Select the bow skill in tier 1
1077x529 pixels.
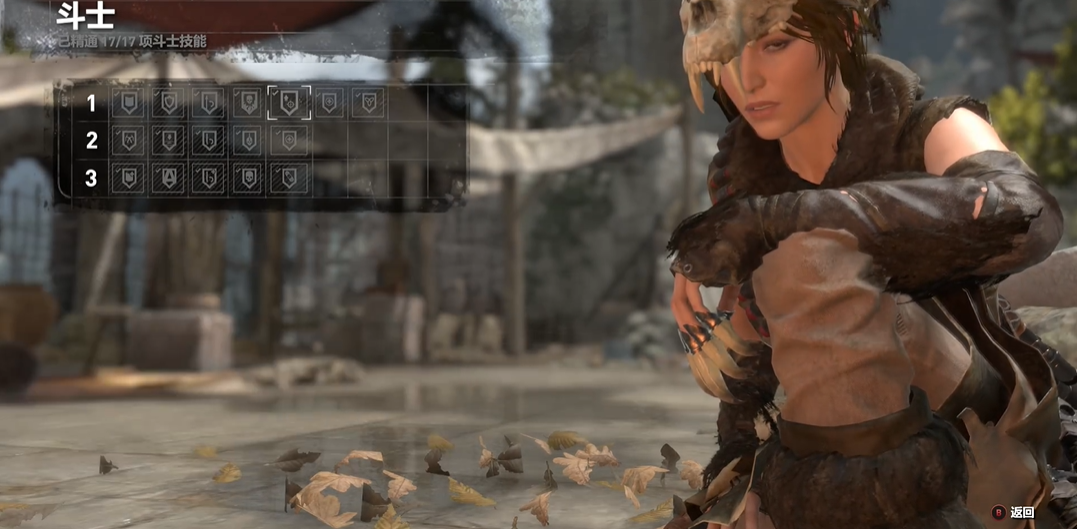pos(208,103)
